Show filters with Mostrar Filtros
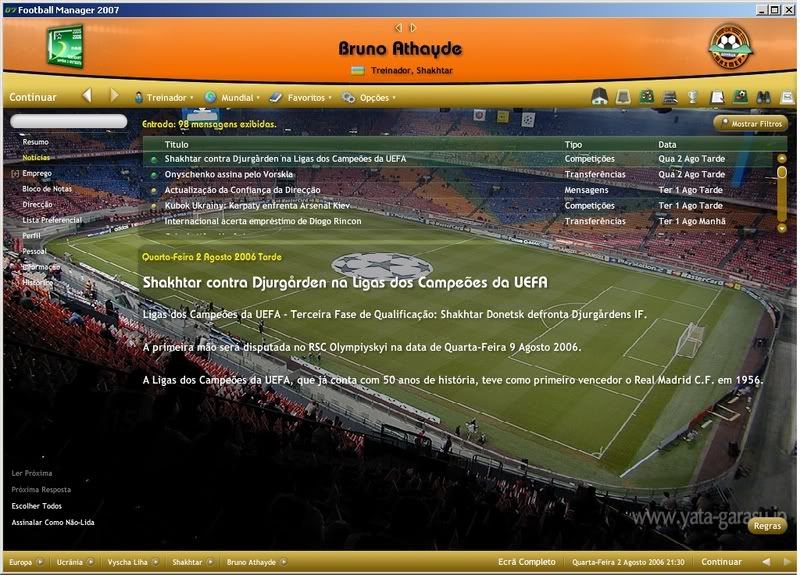The width and height of the screenshot is (800, 575). 751,124
